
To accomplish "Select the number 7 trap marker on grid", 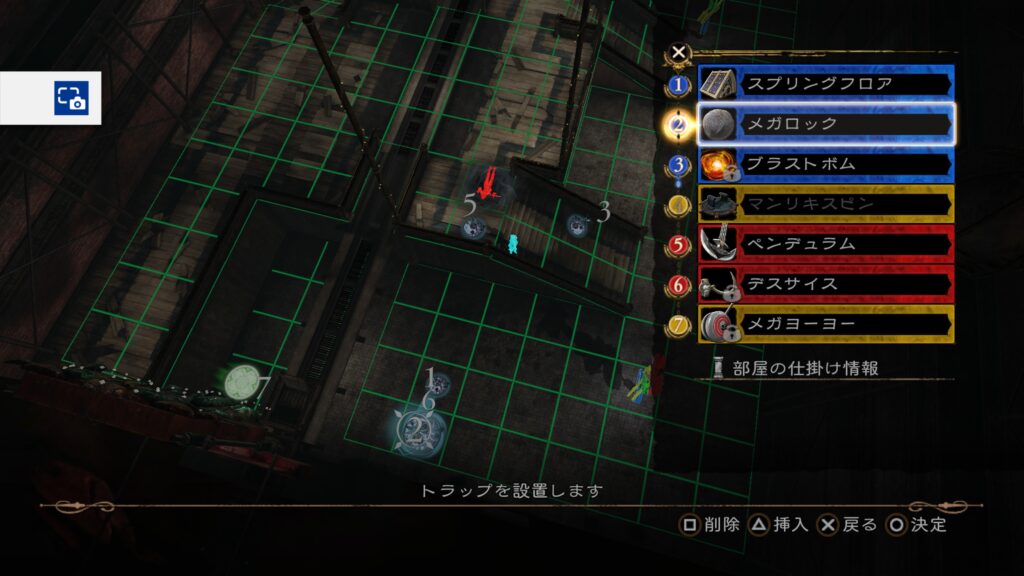I will (x=240, y=382).
